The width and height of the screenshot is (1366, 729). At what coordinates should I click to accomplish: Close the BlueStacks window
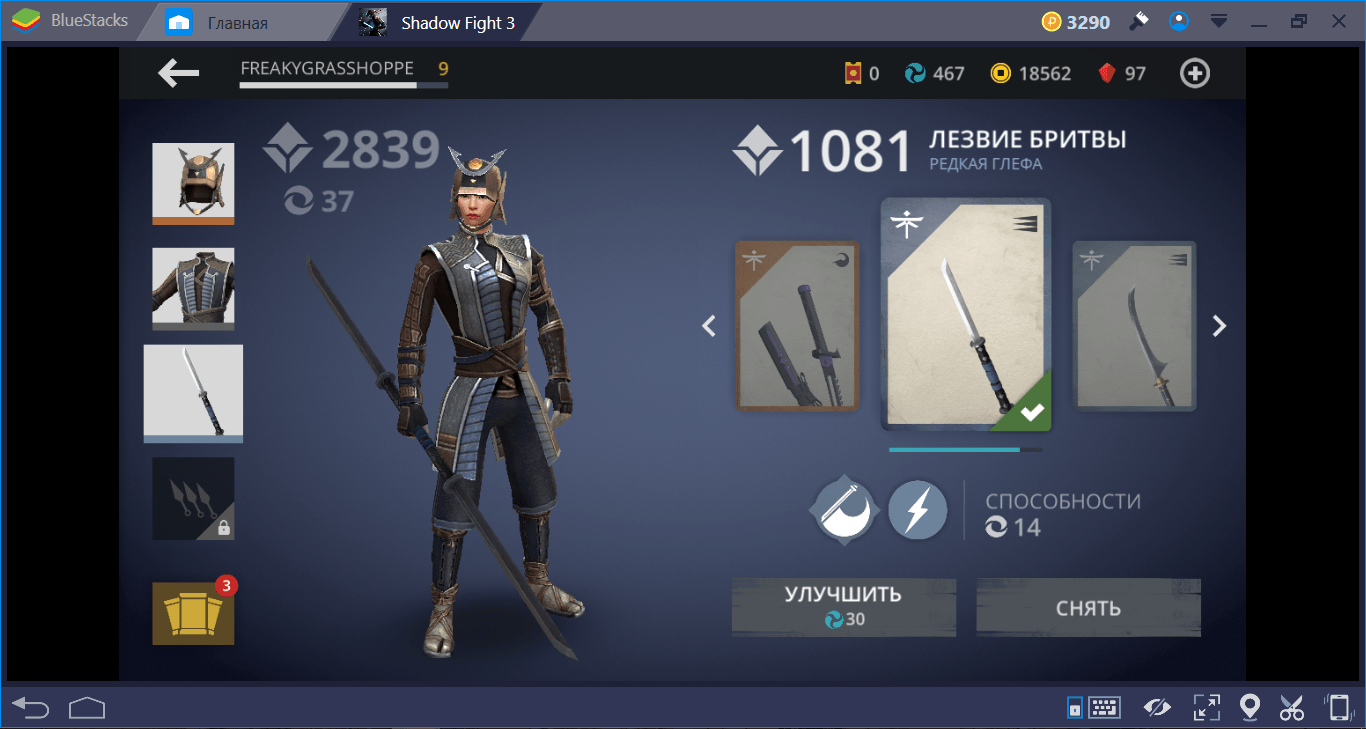[x=1340, y=21]
